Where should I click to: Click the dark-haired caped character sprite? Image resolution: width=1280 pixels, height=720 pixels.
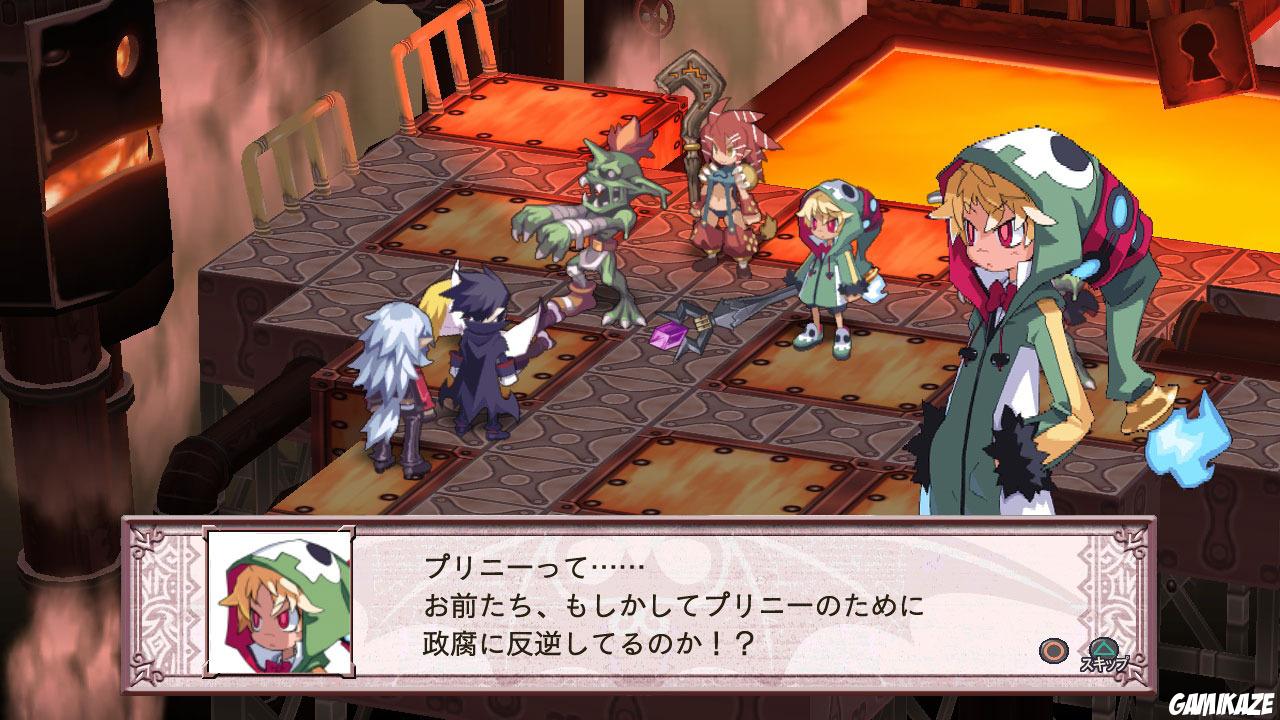coord(480,370)
